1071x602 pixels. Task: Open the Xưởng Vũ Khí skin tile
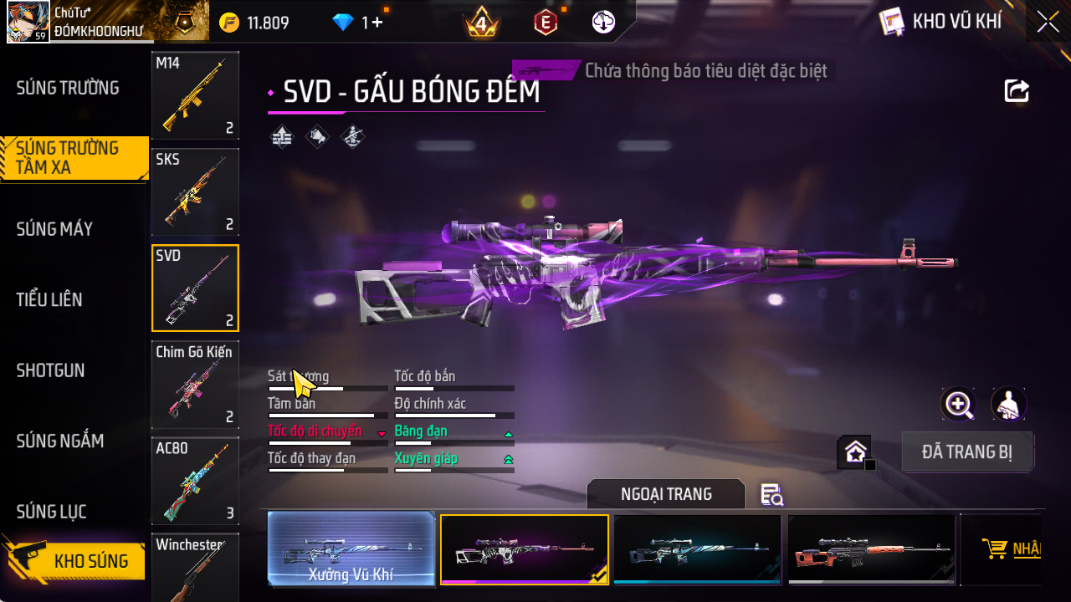(351, 549)
